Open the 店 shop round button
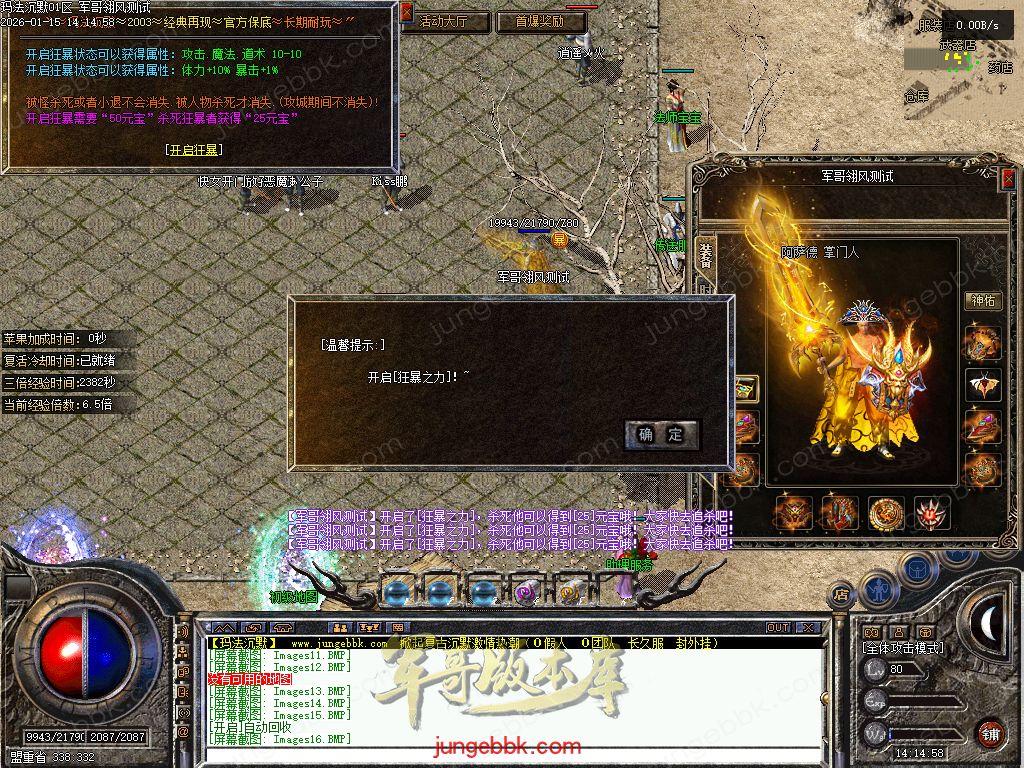Screen dimensions: 1024x768 click(841, 596)
